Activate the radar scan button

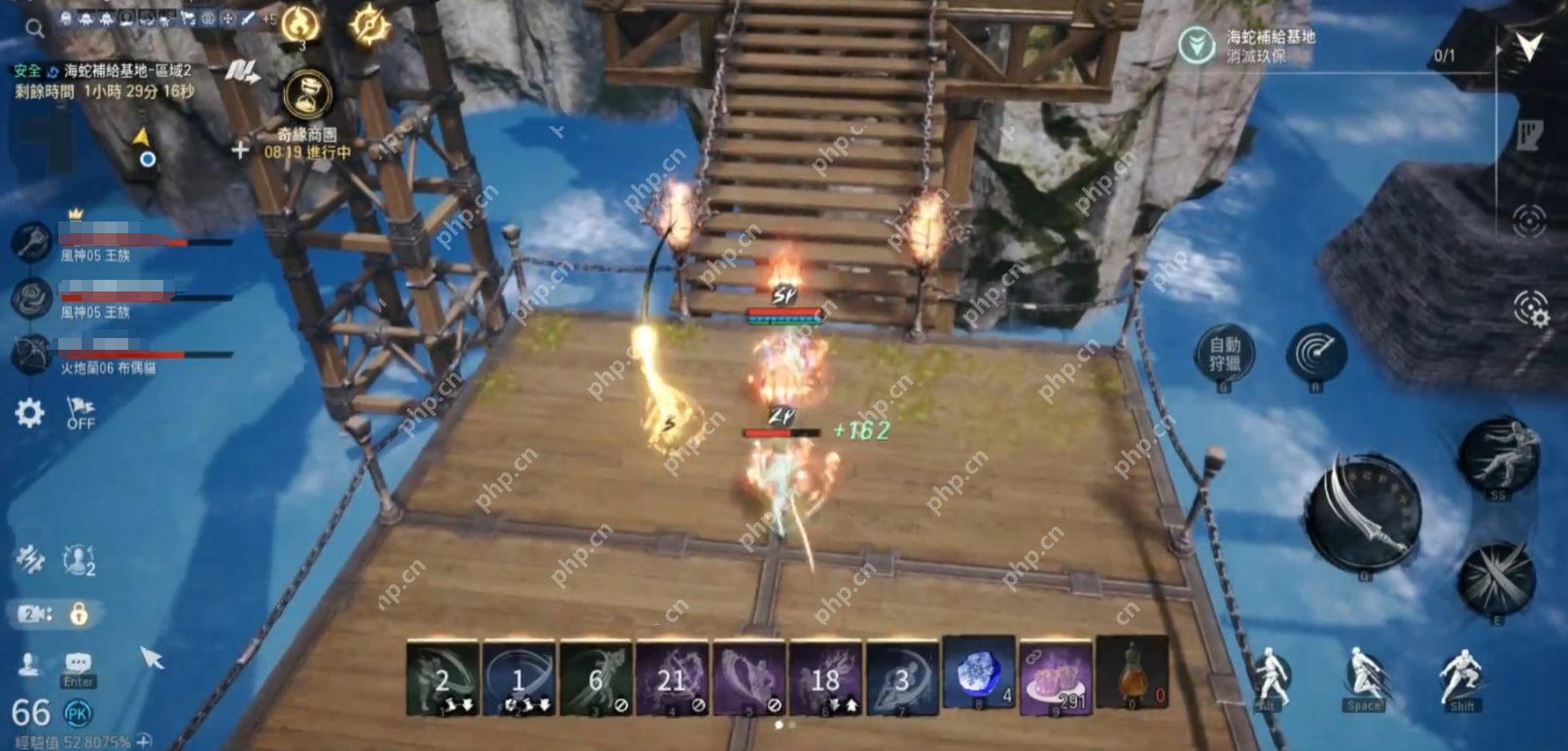tap(1316, 354)
